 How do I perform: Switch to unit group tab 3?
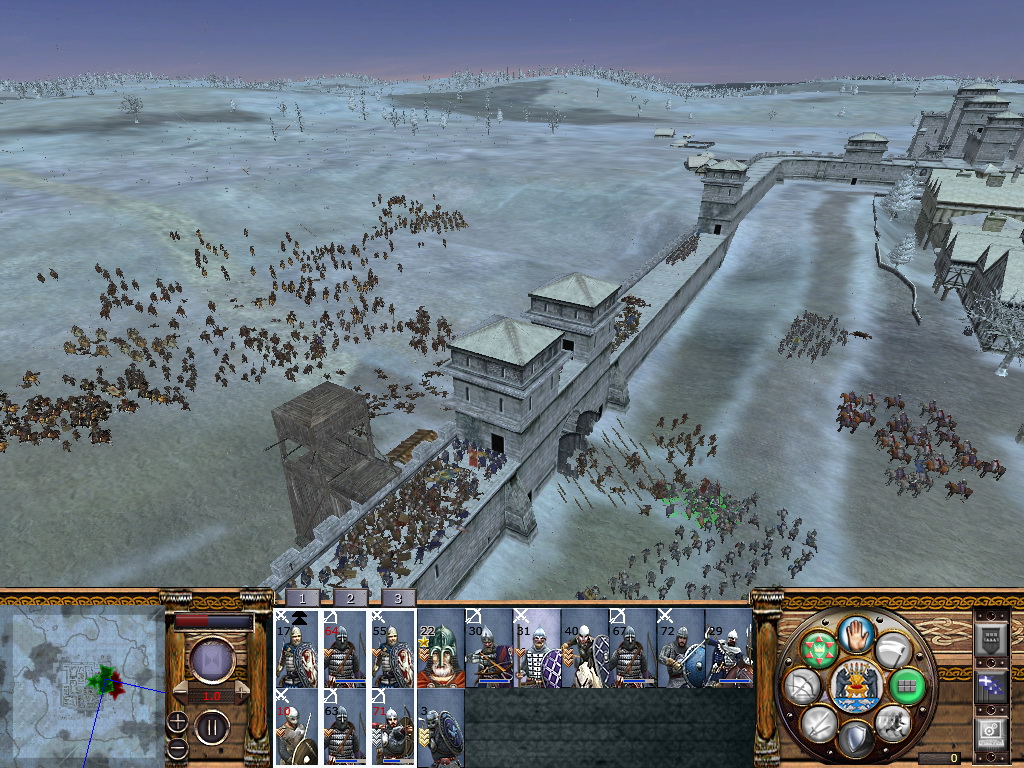point(398,598)
